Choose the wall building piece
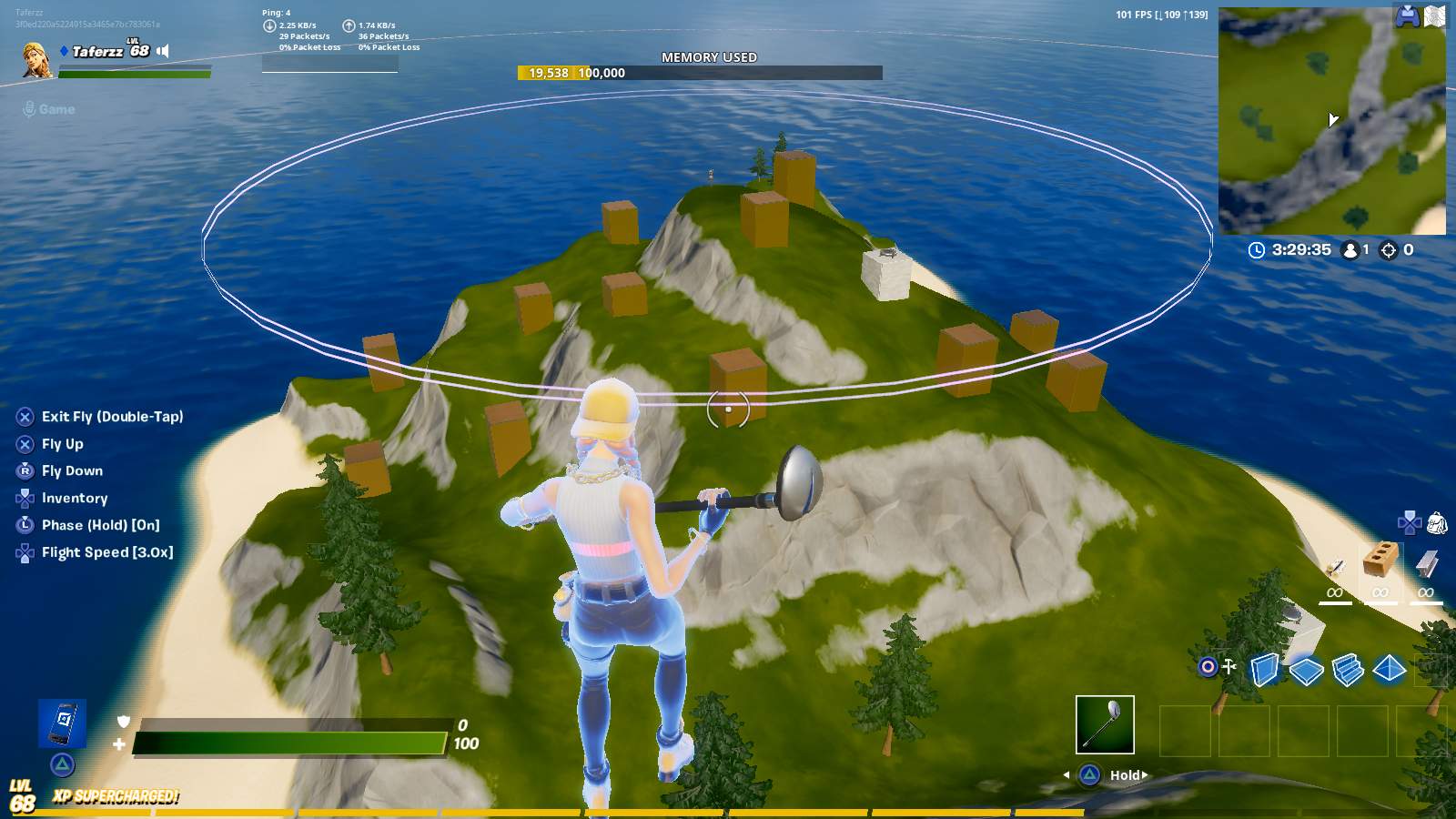This screenshot has width=1456, height=819. coord(1264,670)
